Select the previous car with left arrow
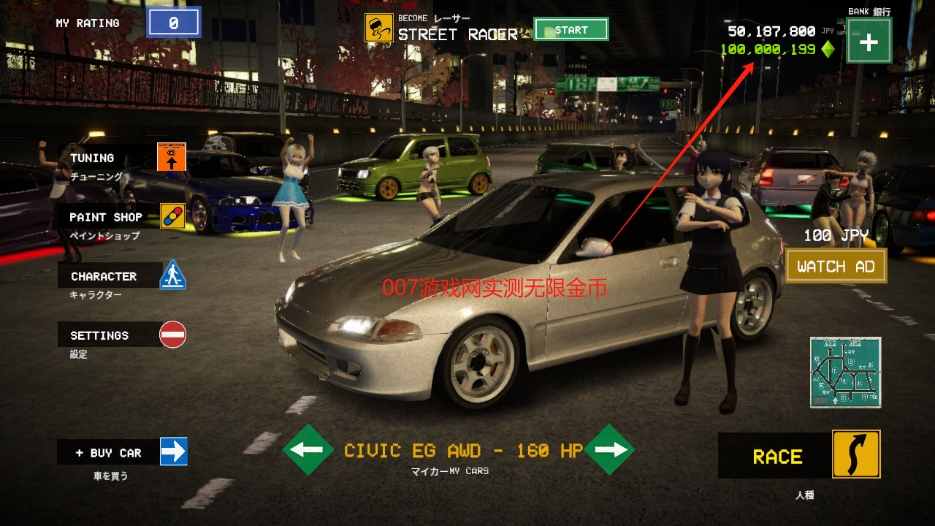Screen dimensions: 935x526 tap(308, 450)
